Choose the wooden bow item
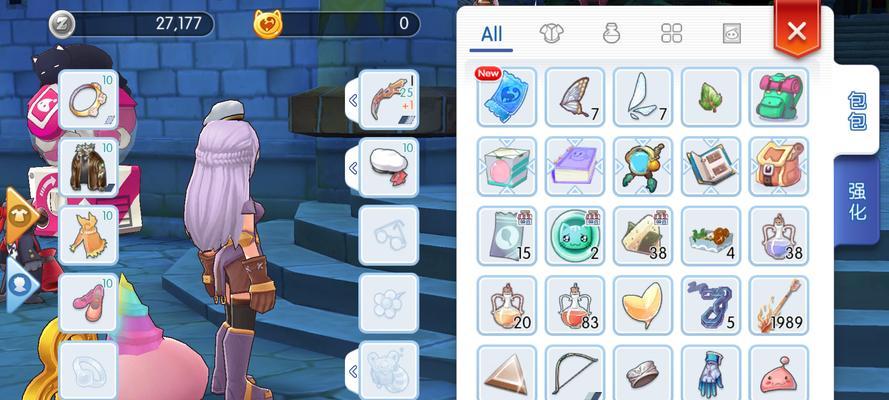The width and height of the screenshot is (889, 400). click(x=575, y=373)
